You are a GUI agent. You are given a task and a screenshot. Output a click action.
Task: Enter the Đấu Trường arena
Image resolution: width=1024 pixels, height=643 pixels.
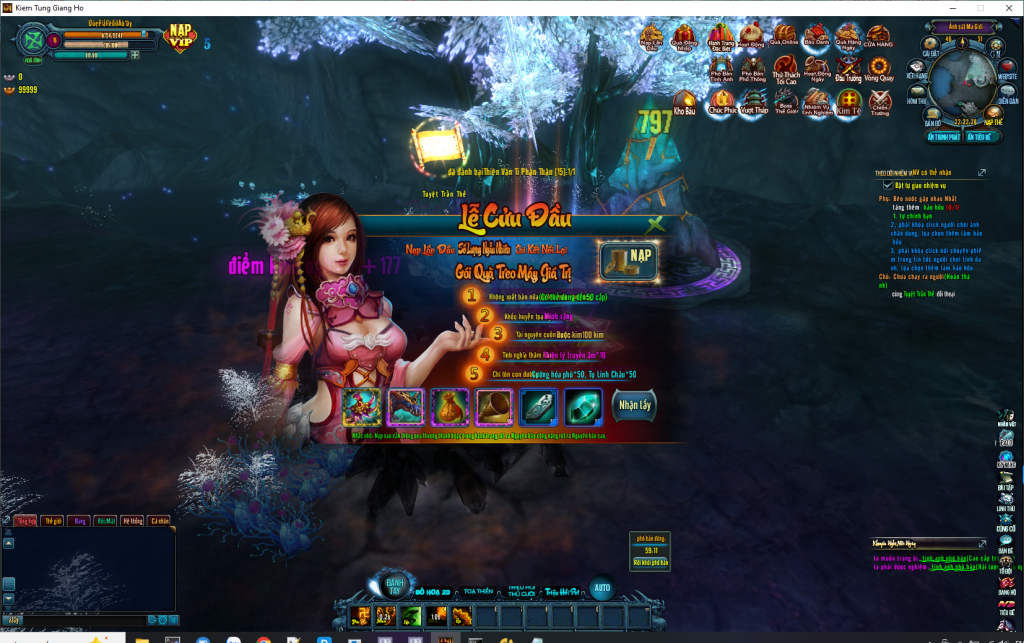click(x=848, y=69)
